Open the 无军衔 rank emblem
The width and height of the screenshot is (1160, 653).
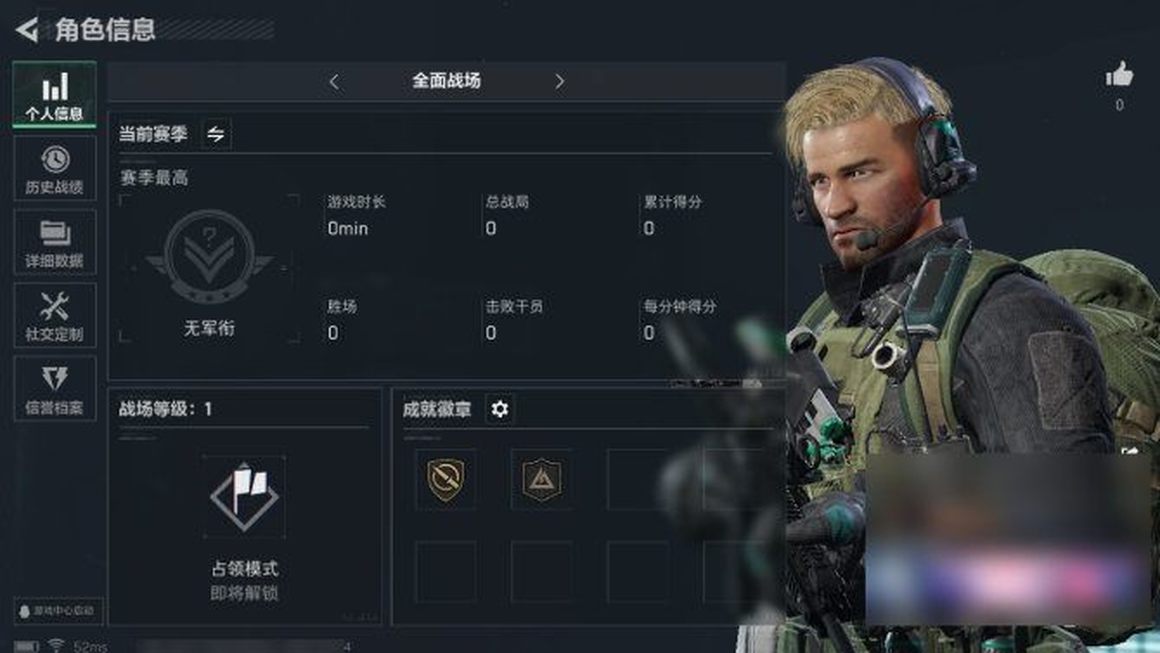pyautogui.click(x=208, y=260)
